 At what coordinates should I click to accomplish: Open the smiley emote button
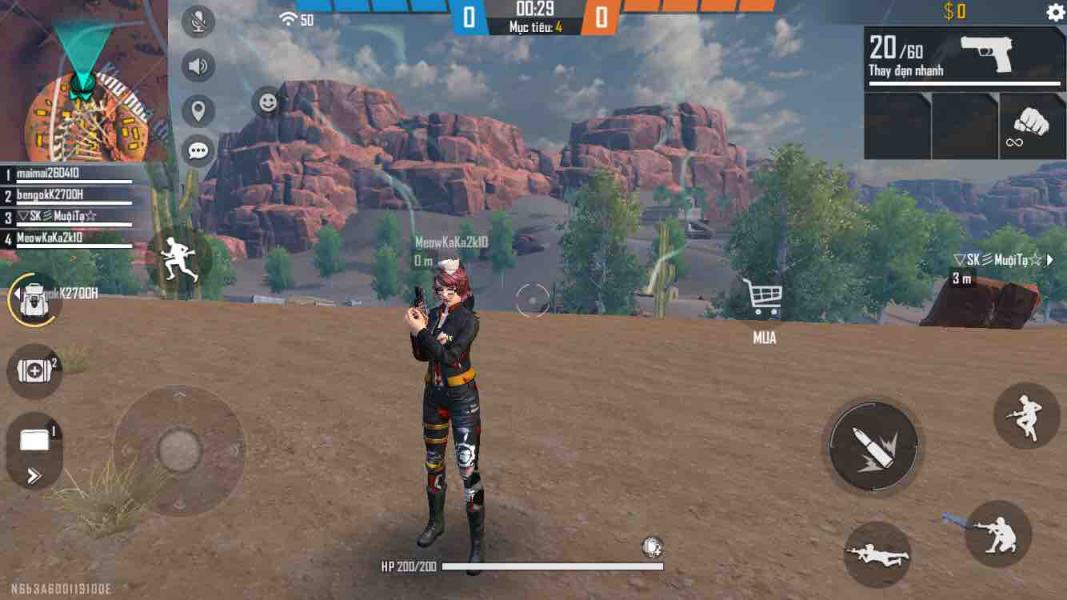(267, 101)
